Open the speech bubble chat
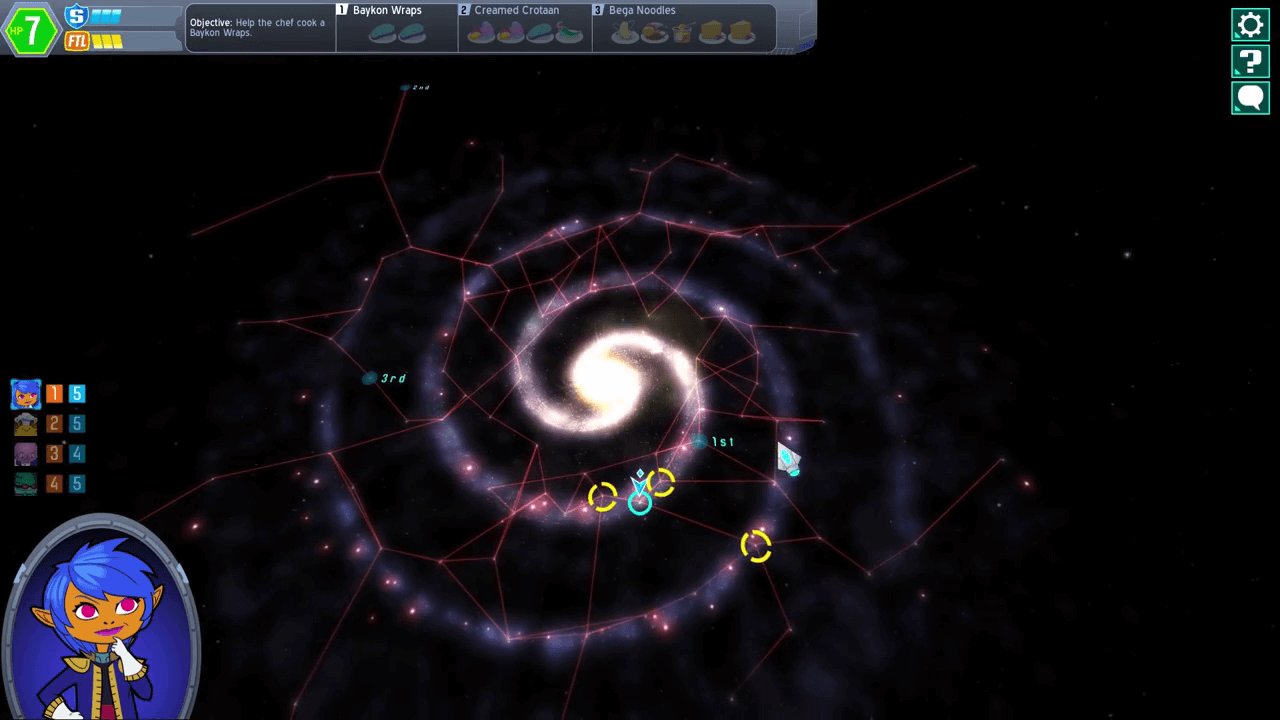This screenshot has height=720, width=1280. click(x=1250, y=98)
